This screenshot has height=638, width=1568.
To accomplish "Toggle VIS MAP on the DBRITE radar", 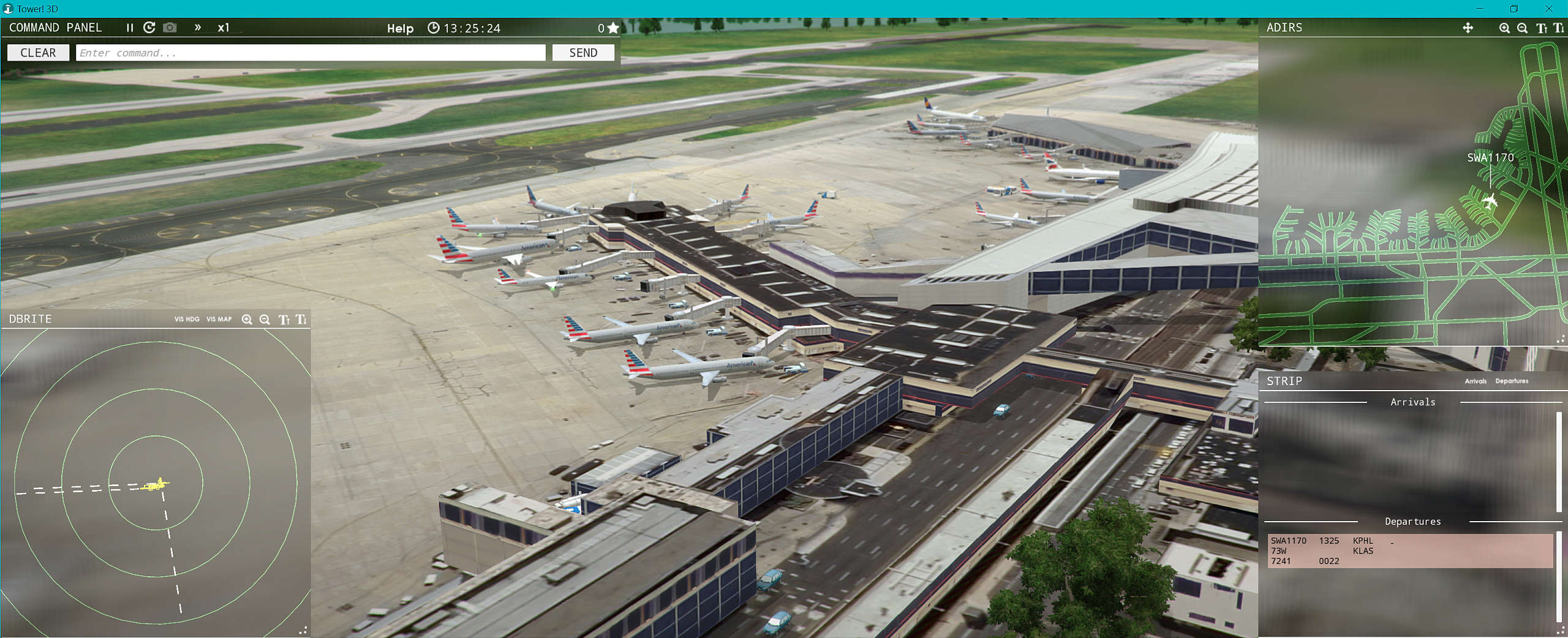I will [219, 319].
